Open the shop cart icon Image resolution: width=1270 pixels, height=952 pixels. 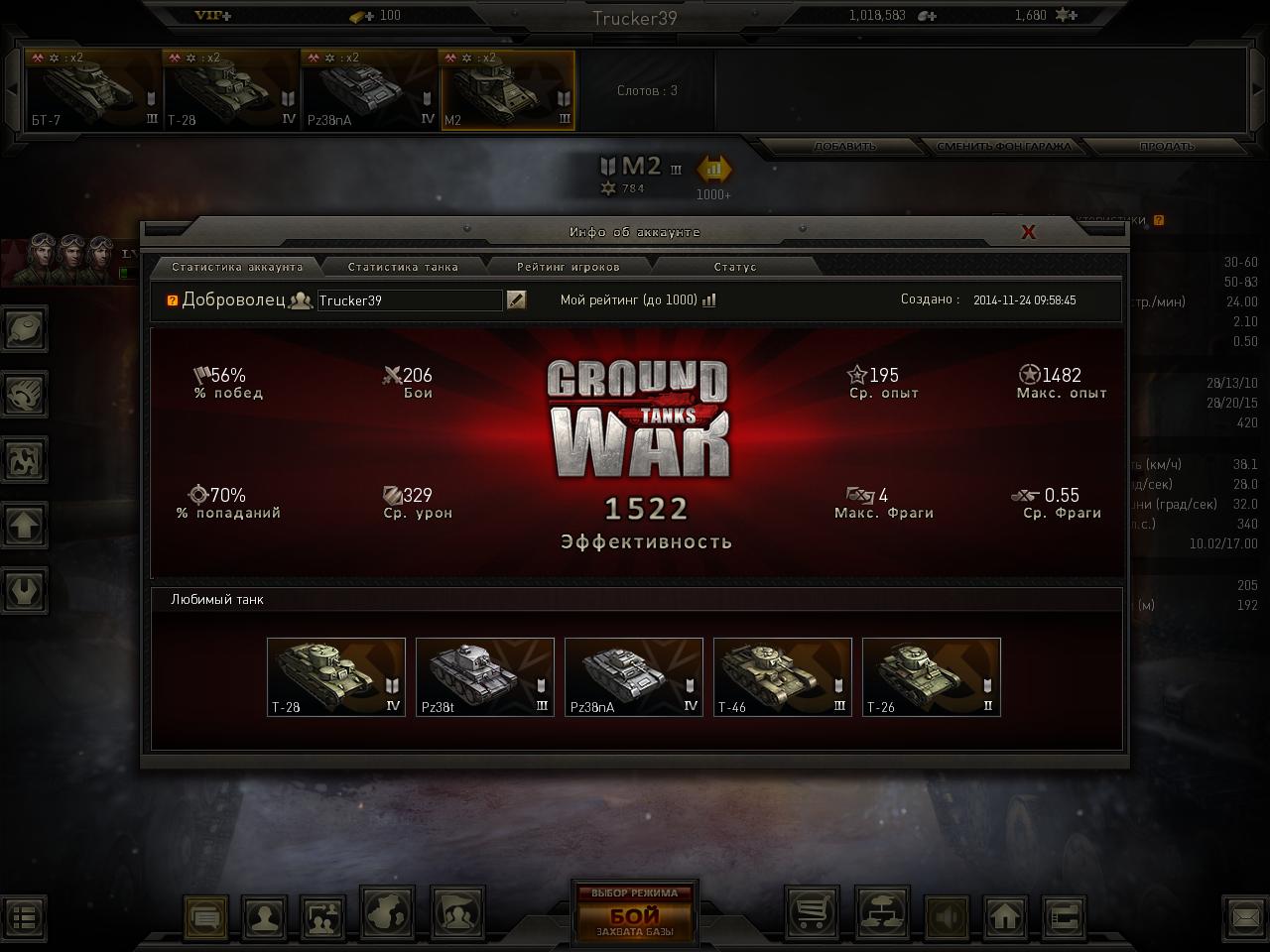[x=812, y=913]
